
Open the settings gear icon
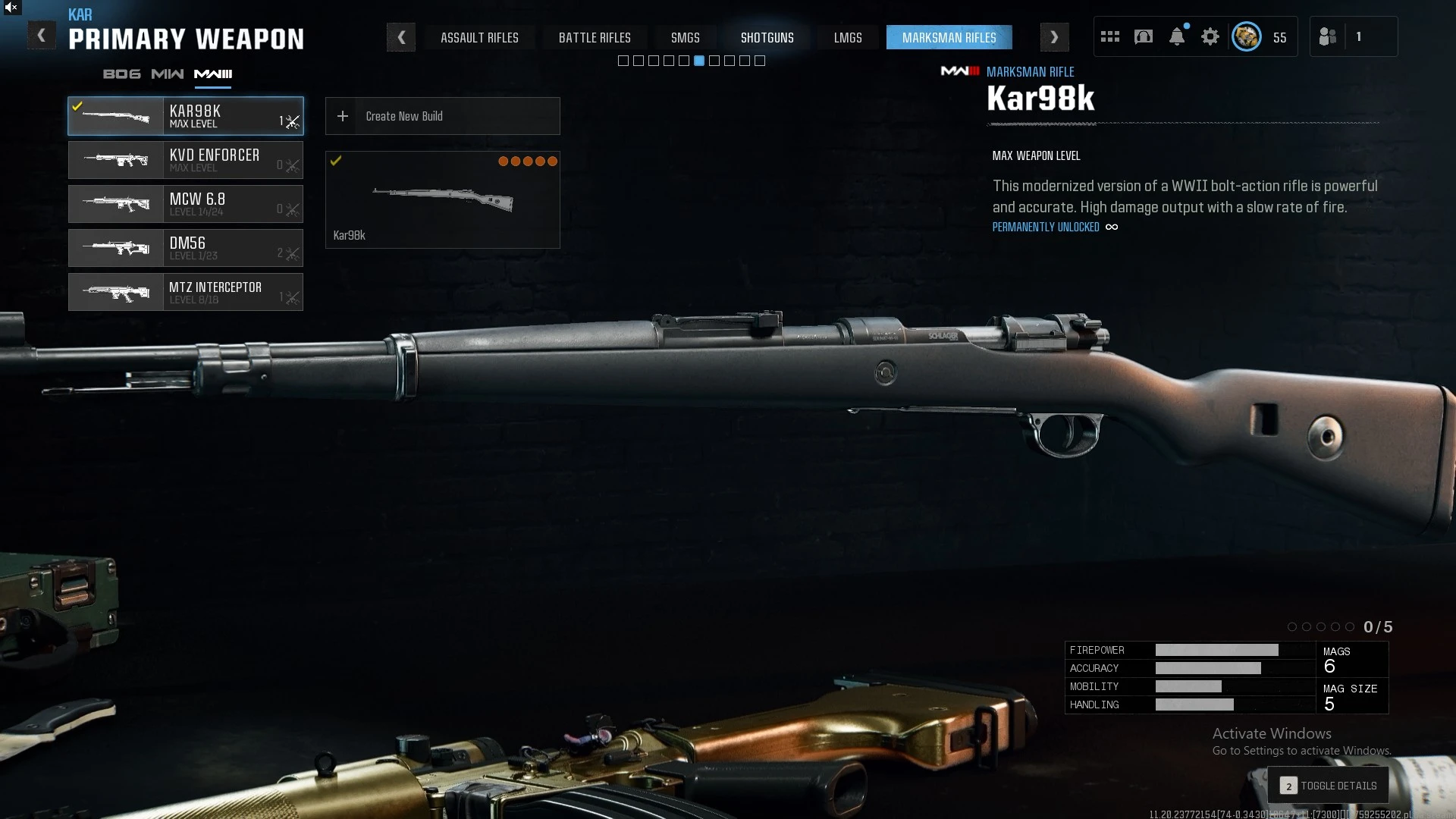(x=1210, y=37)
